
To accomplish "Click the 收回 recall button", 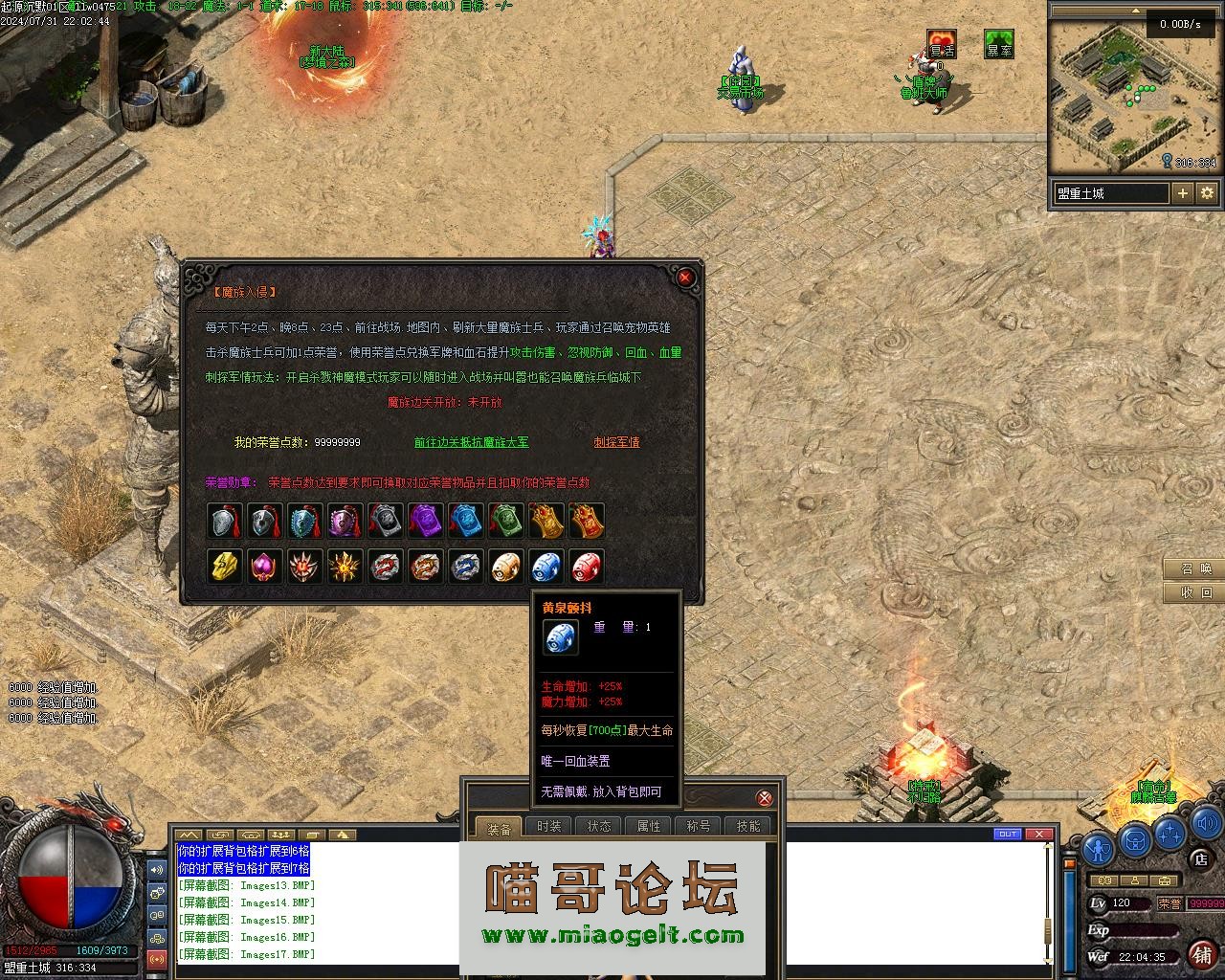I will point(1196,592).
